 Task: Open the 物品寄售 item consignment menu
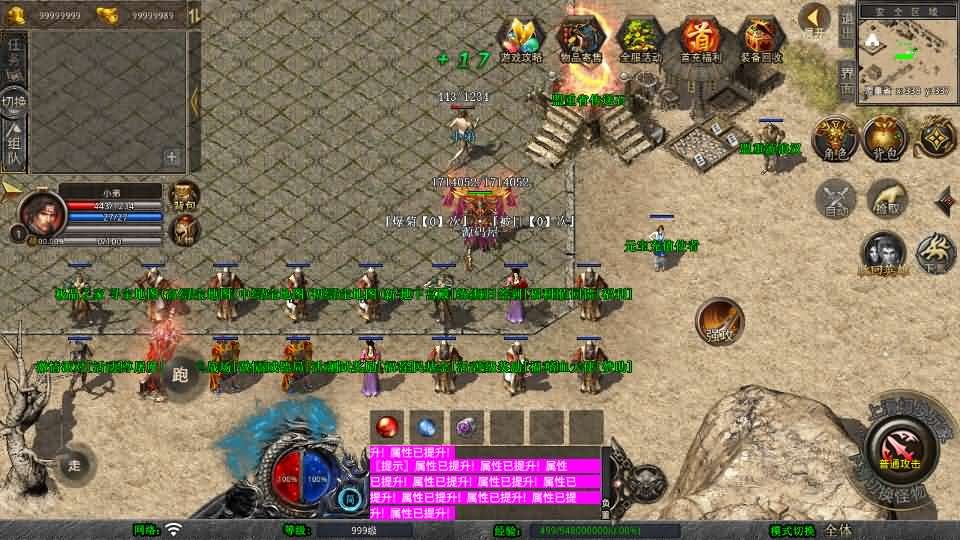(581, 39)
